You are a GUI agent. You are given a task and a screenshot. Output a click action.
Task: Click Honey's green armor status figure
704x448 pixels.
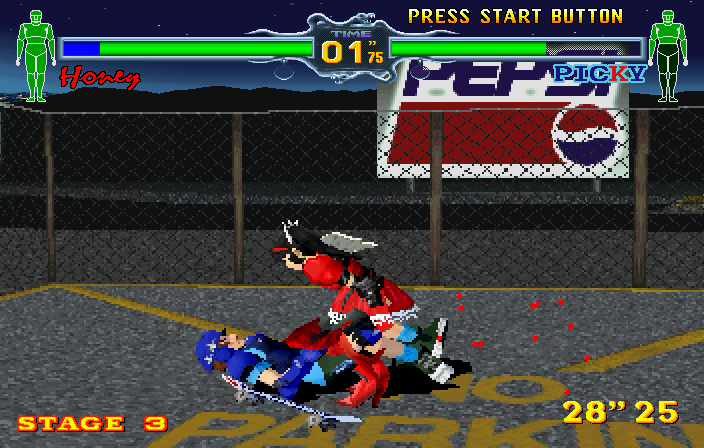(36, 55)
